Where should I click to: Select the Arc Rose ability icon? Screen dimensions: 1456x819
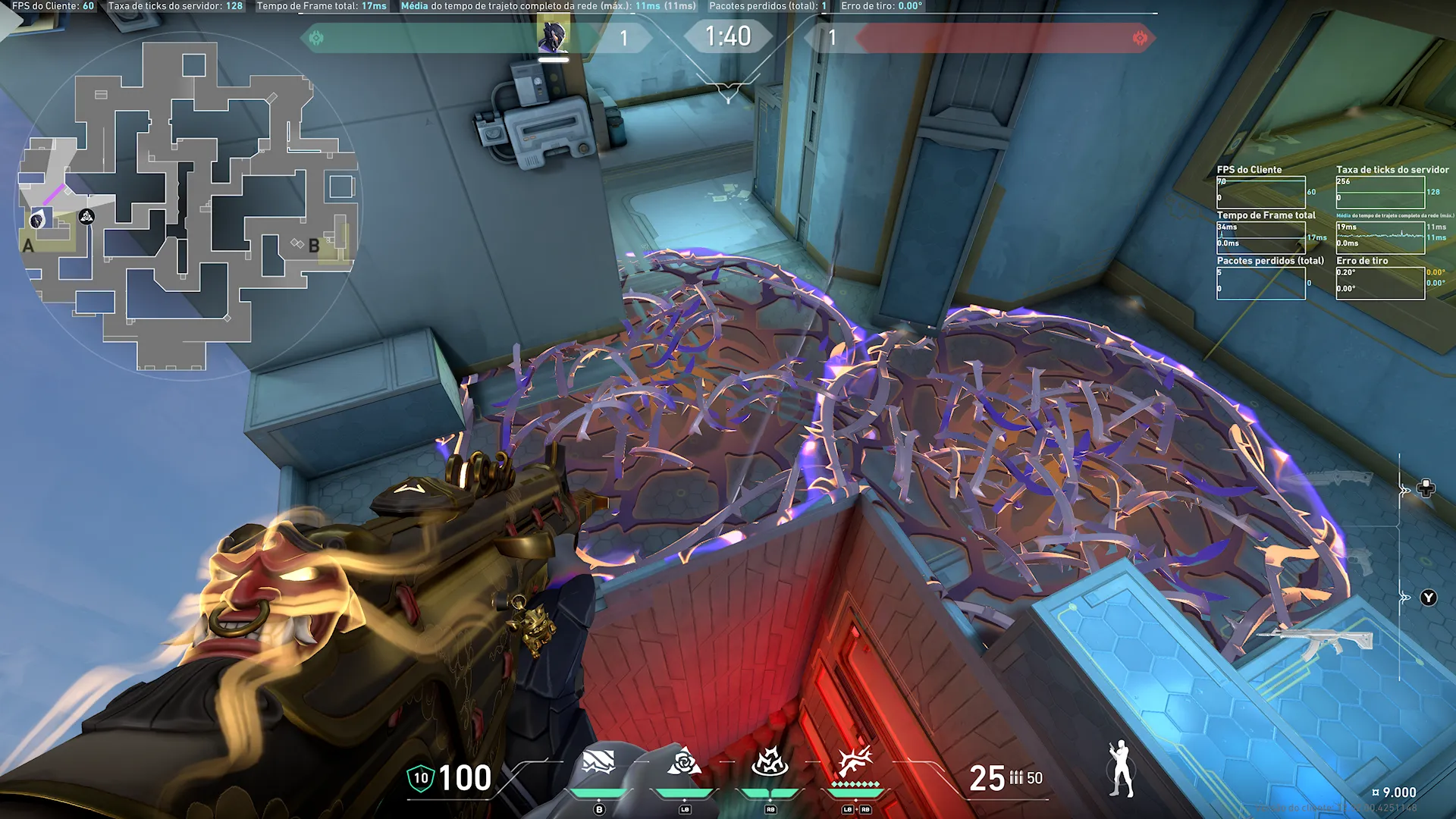click(x=684, y=763)
